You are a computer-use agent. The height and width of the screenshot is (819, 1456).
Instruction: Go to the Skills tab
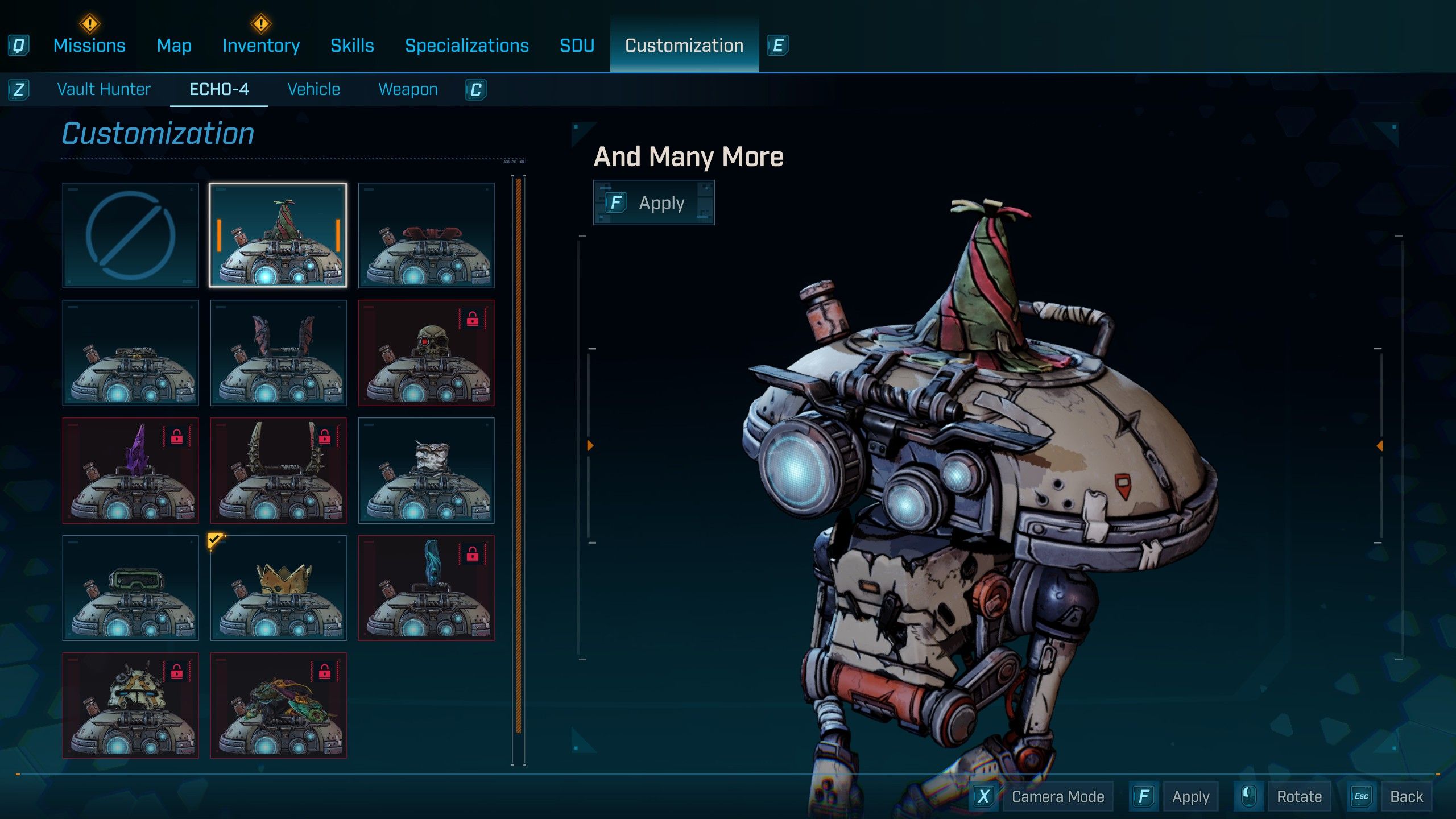[x=352, y=45]
